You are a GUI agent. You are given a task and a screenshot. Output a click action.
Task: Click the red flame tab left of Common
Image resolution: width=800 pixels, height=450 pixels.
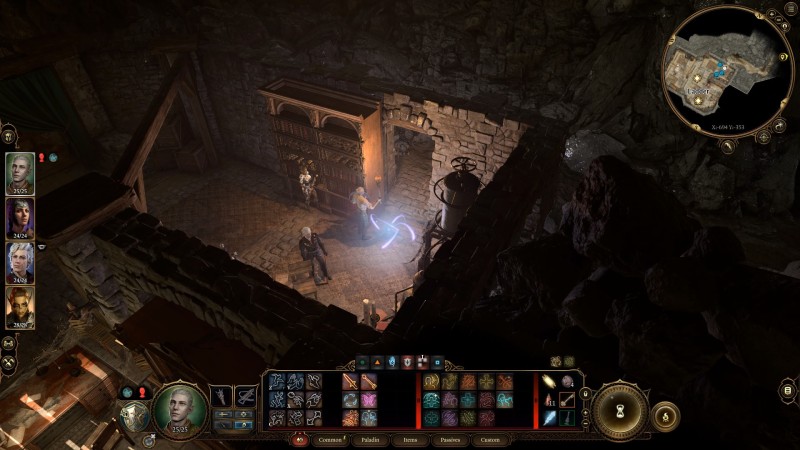tap(300, 439)
